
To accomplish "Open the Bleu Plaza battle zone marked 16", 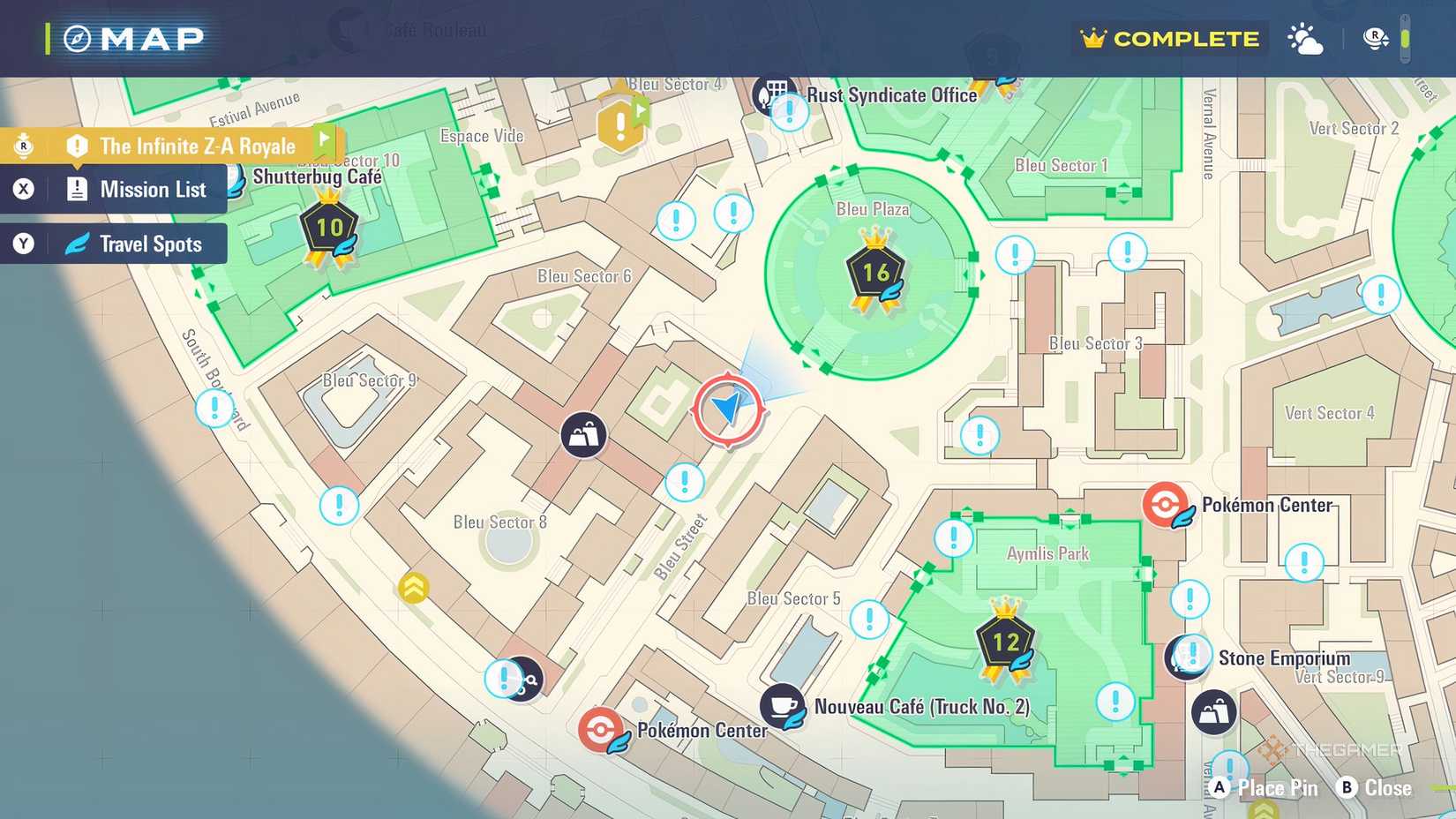I will pyautogui.click(x=874, y=272).
